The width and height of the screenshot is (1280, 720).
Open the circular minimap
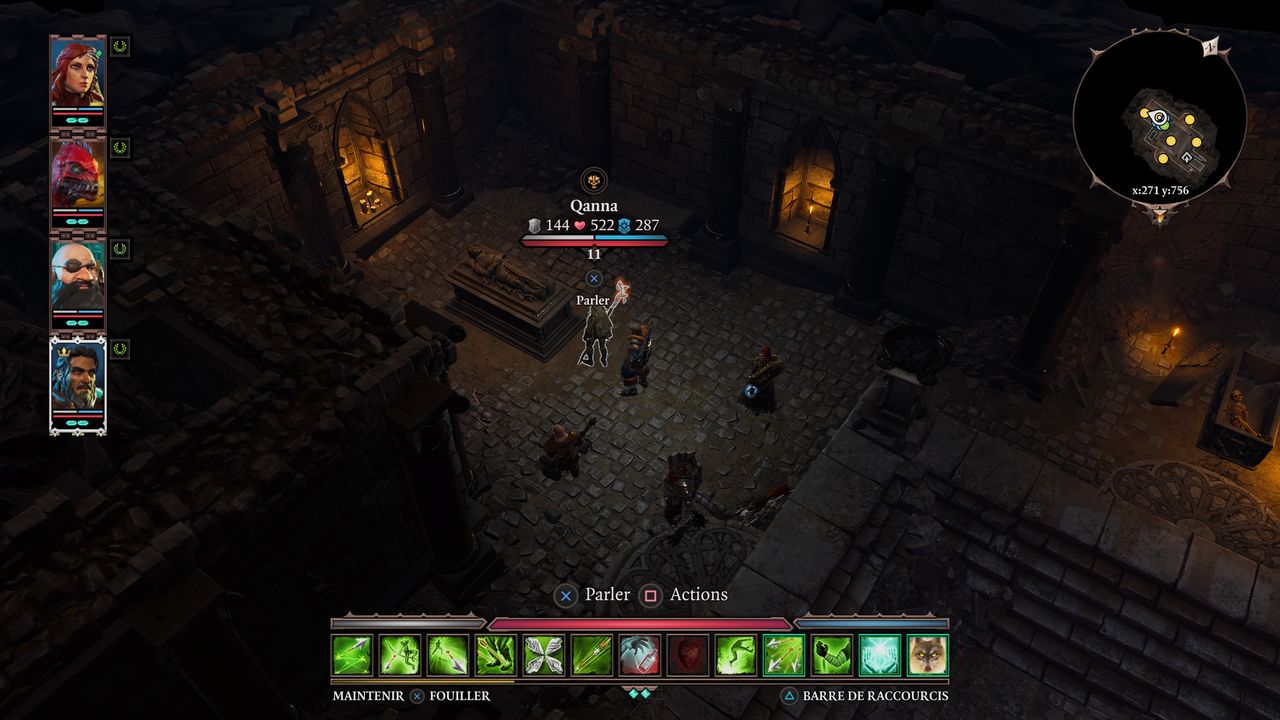[x=1160, y=117]
